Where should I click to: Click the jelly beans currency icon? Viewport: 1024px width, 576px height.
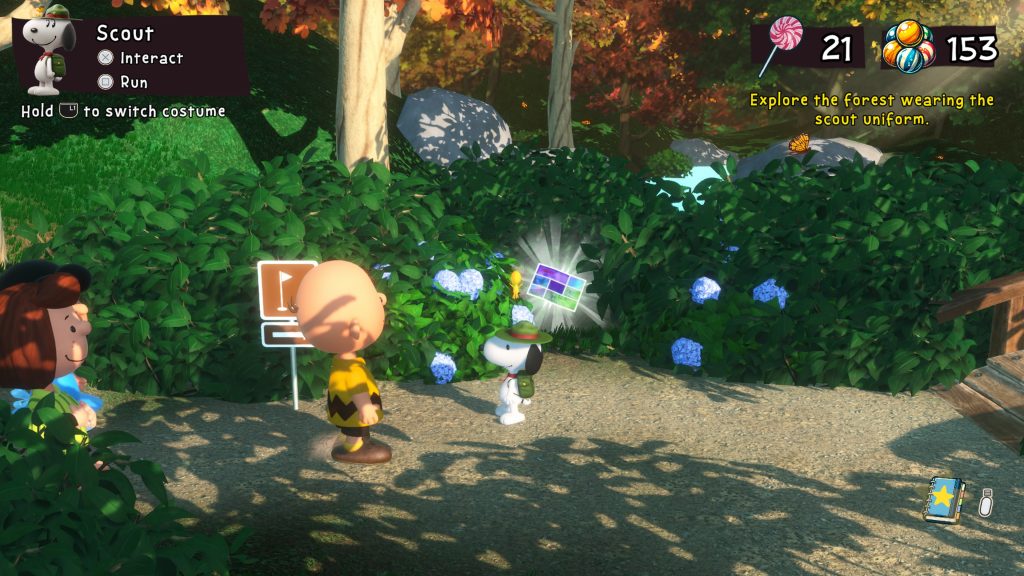click(x=908, y=48)
